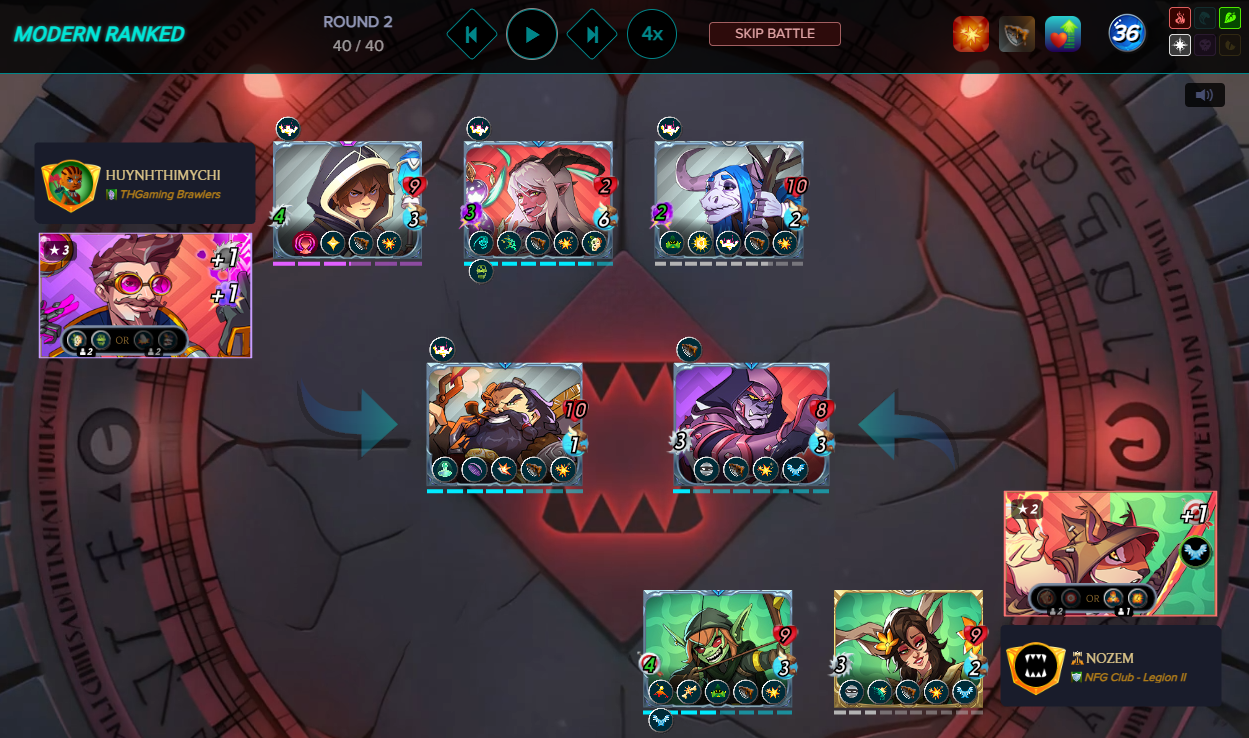This screenshot has height=738, width=1249.
Task: Play the battle replay
Action: pos(531,34)
